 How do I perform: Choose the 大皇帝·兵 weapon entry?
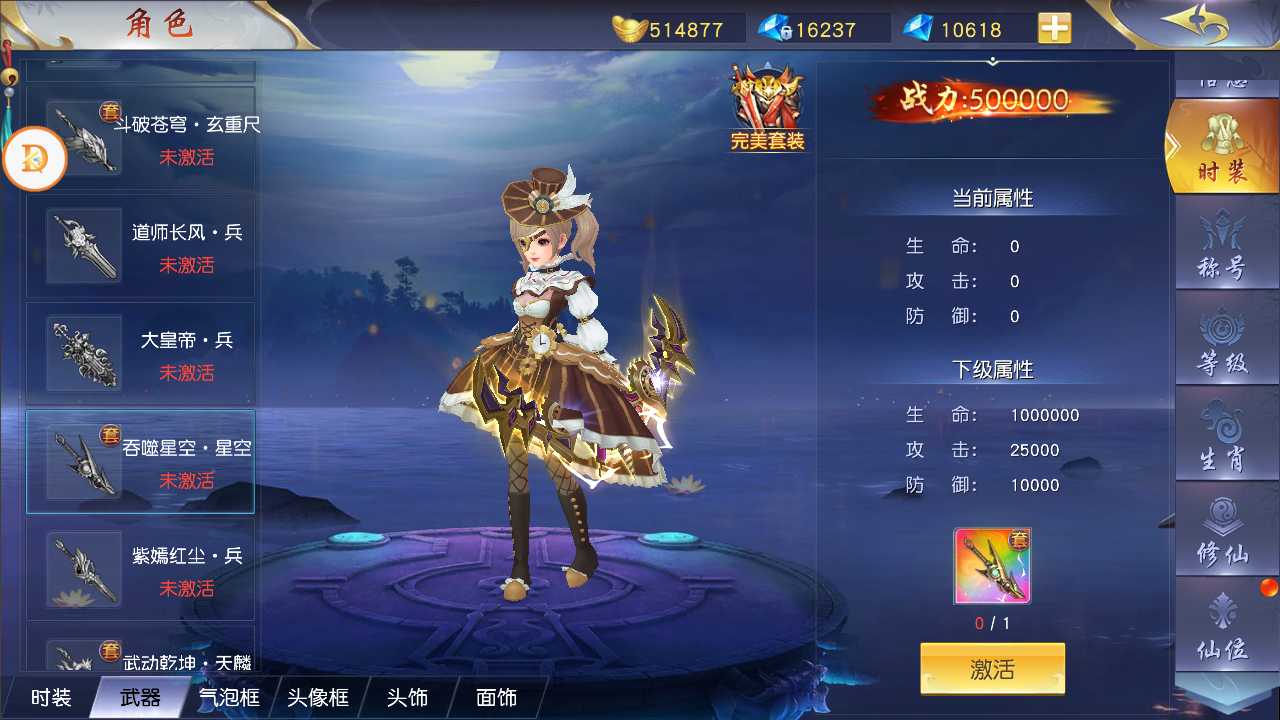pos(140,355)
